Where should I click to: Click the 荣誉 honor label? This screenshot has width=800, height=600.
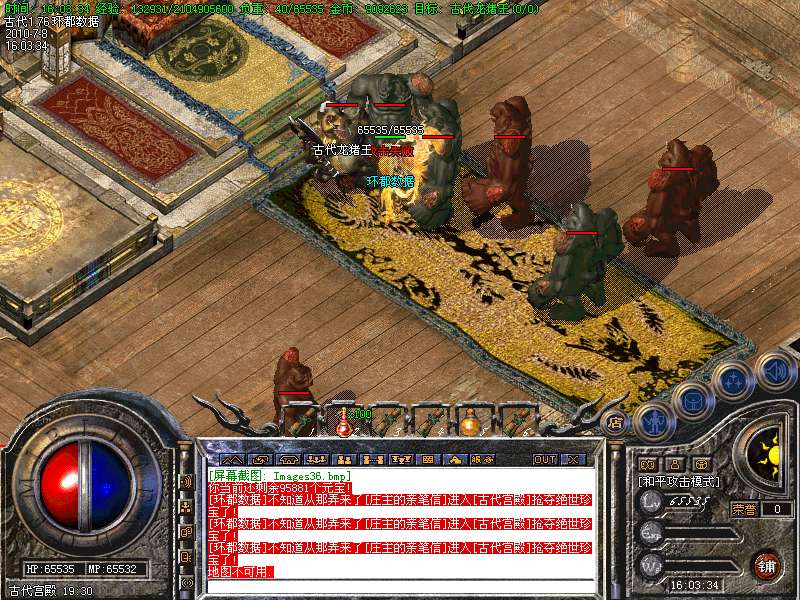[743, 509]
